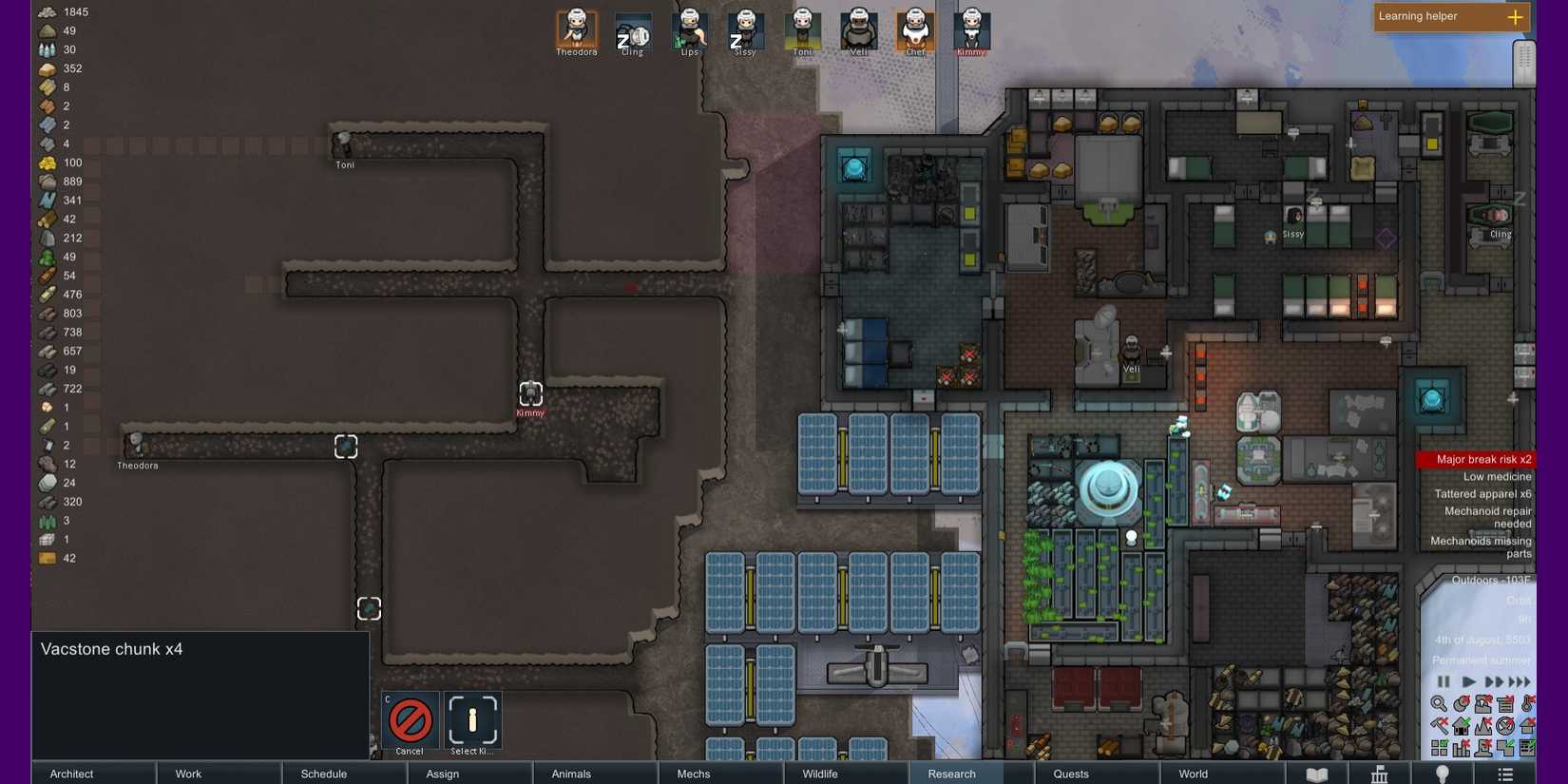Open the Architect menu
Viewport: 1568px width, 784px height.
[72, 774]
